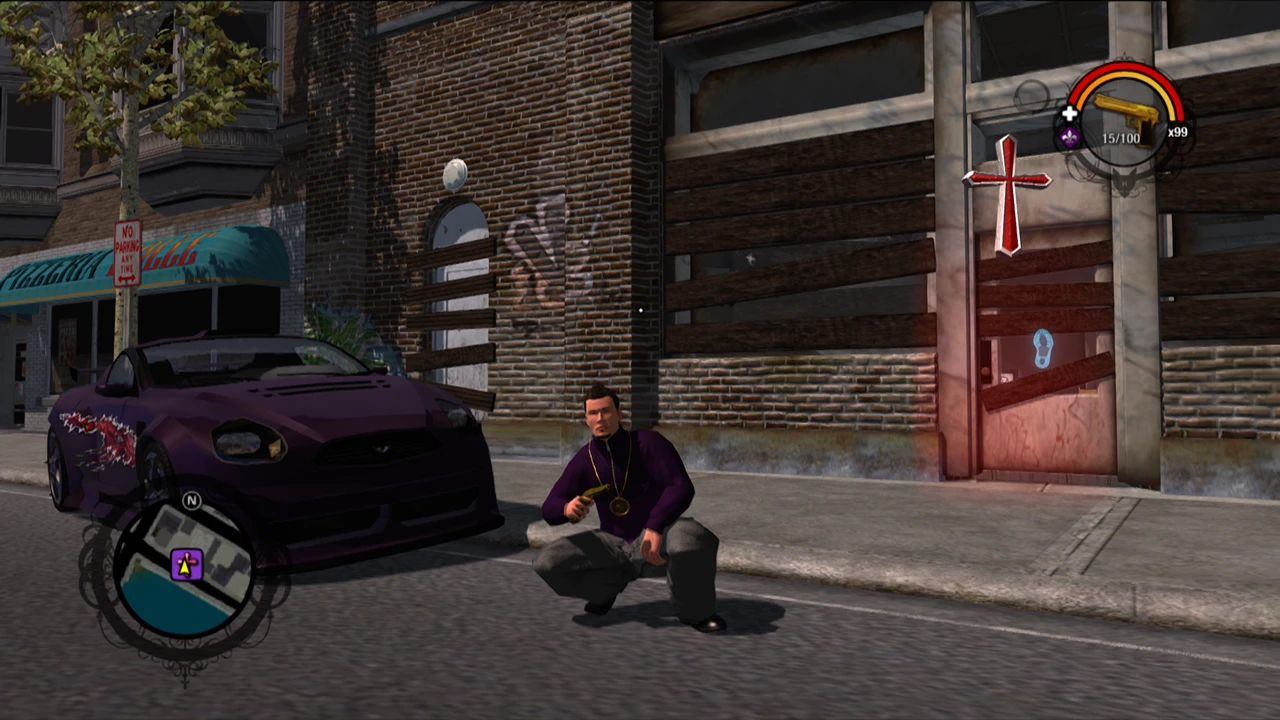Click the 15/100 ammo counter text
The width and height of the screenshot is (1280, 720).
1121,138
